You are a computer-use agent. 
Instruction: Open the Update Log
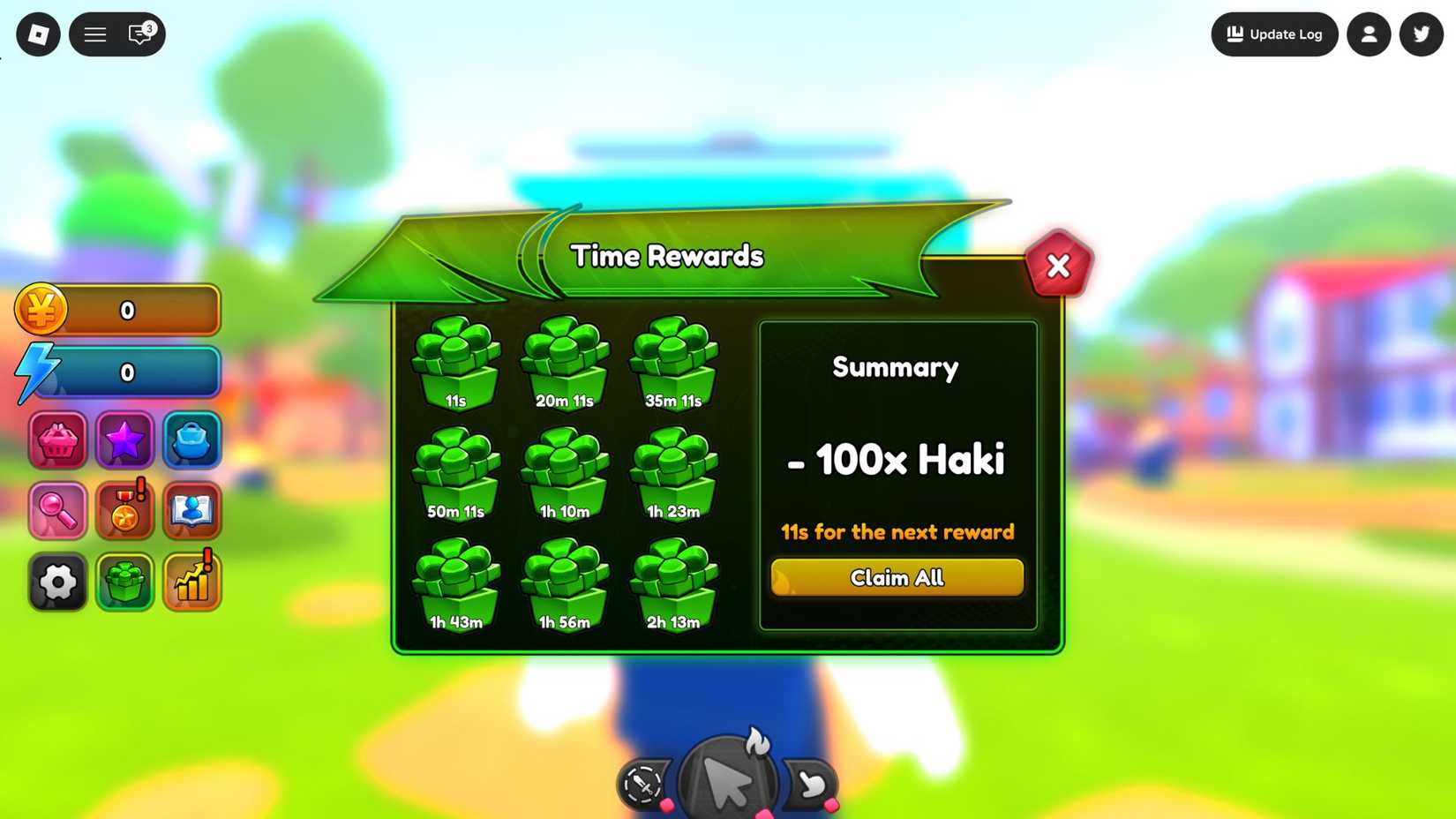[1274, 34]
